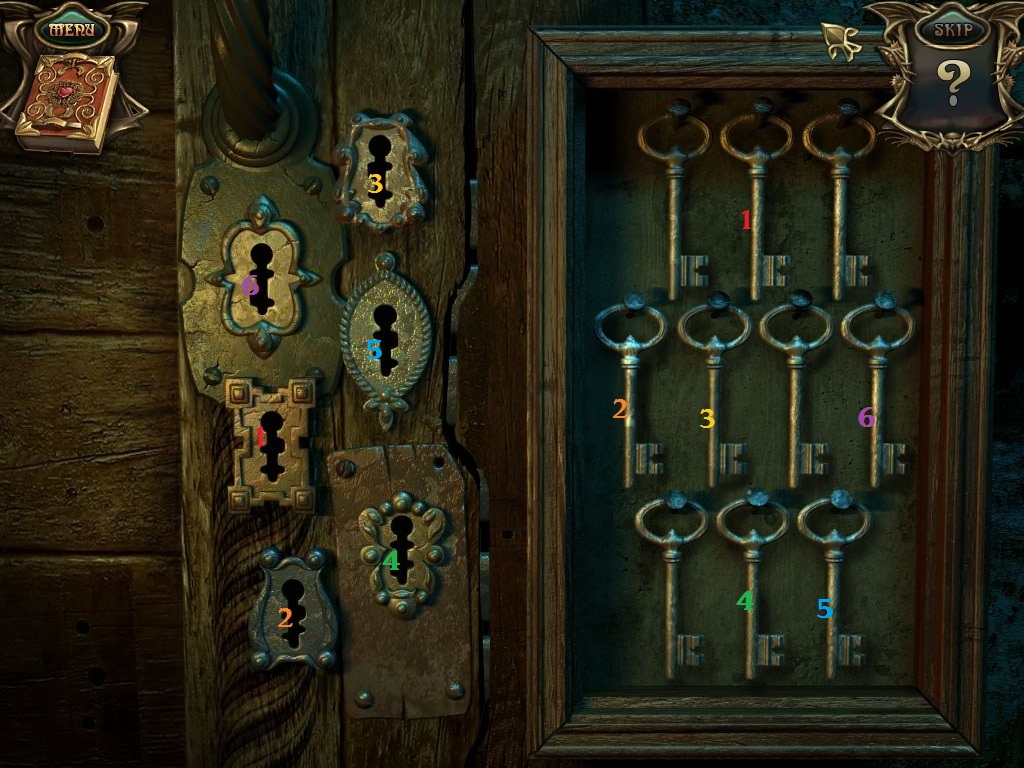Click the square keyhole marked with red 1
The height and width of the screenshot is (768, 1024).
[270, 443]
